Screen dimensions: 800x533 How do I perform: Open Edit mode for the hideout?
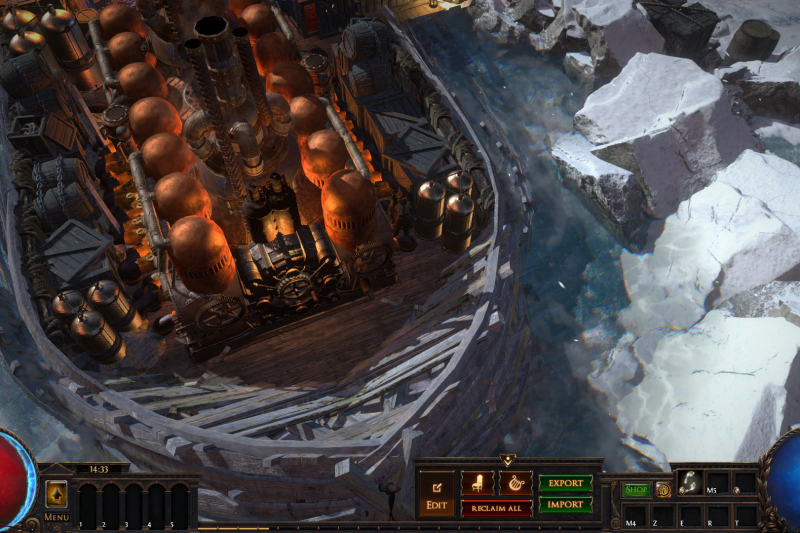(436, 492)
